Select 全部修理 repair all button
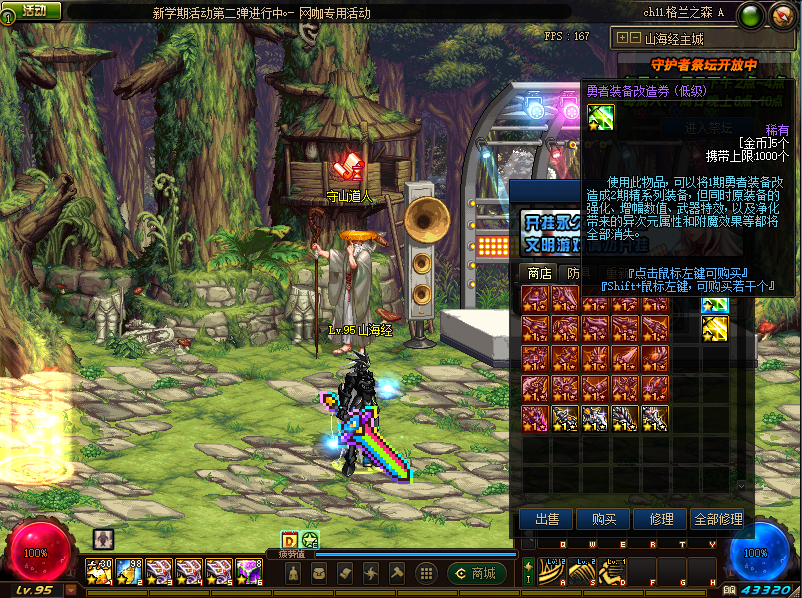802x598 pixels. [717, 519]
